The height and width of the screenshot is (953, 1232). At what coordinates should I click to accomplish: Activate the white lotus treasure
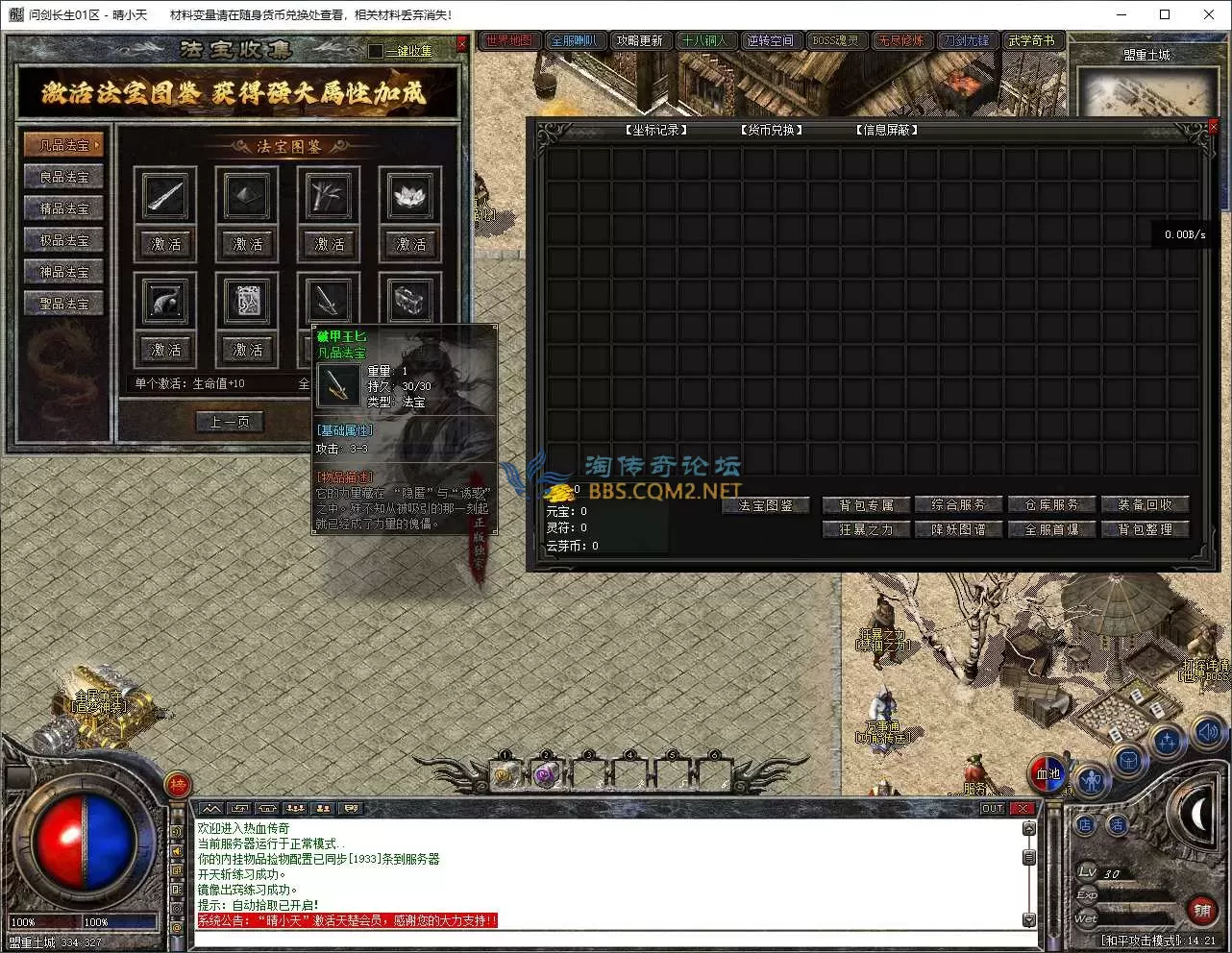pyautogui.click(x=410, y=244)
